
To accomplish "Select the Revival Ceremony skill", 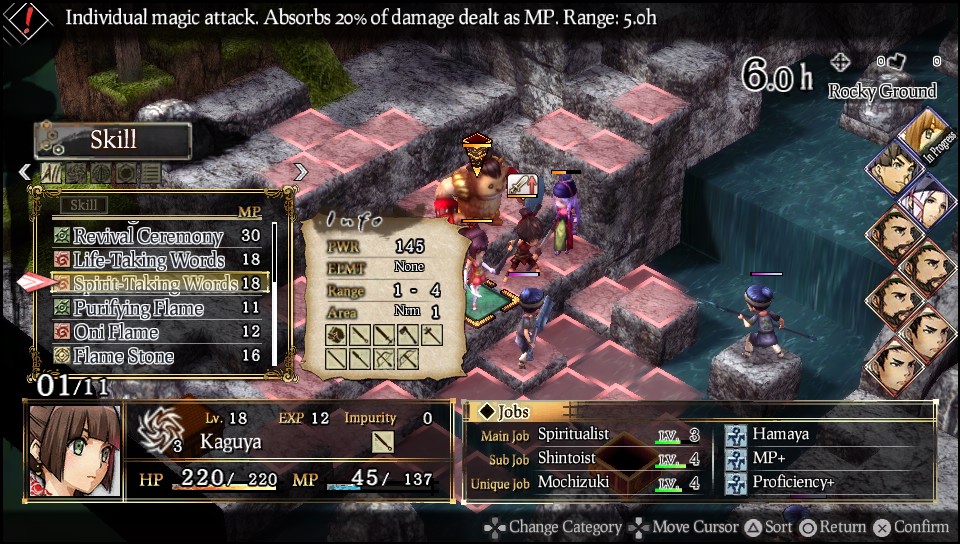I will [x=148, y=236].
